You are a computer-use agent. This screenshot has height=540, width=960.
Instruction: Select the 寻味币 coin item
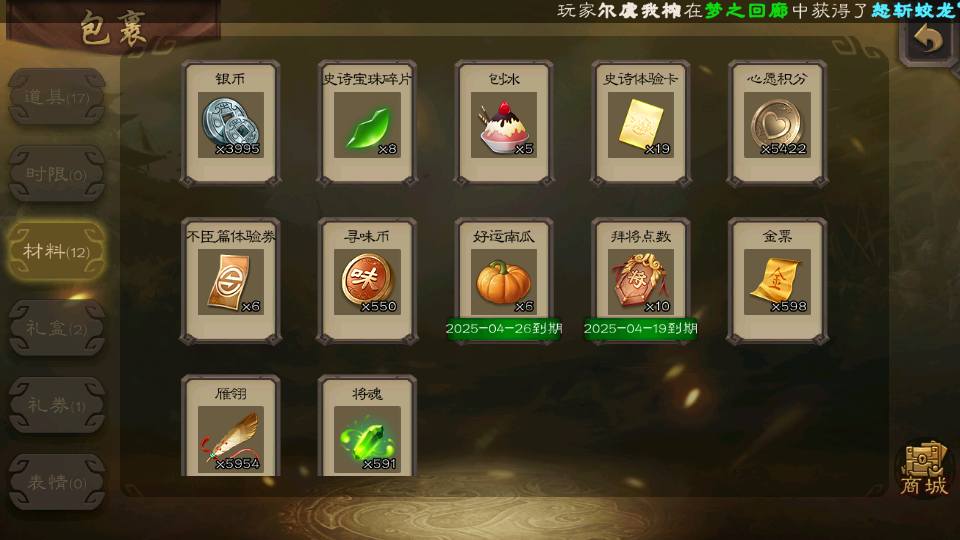pos(367,281)
